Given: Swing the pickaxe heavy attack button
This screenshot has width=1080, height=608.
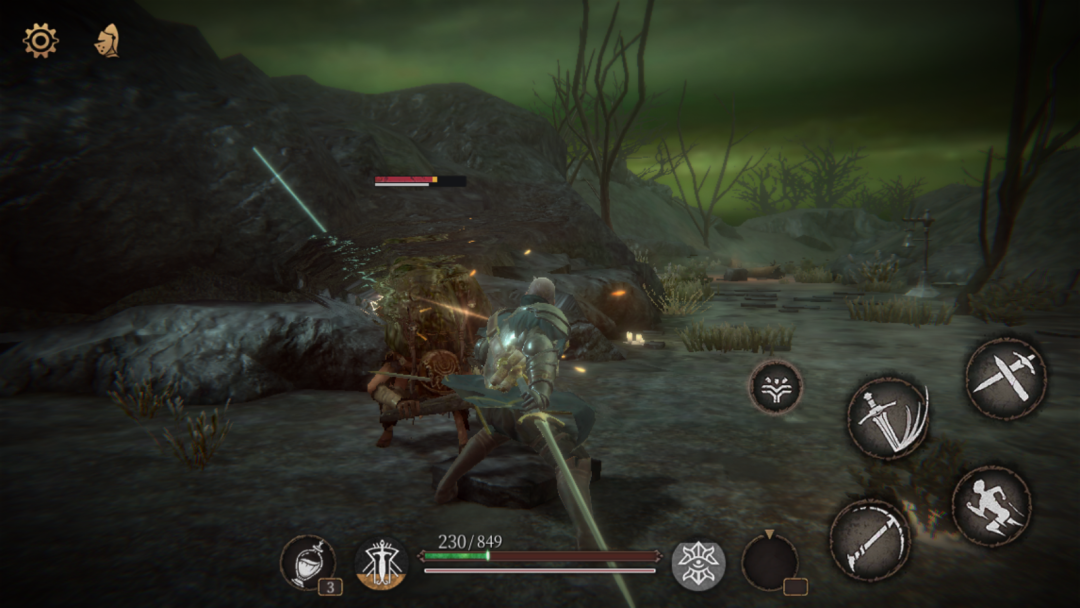Looking at the screenshot, I should [x=870, y=540].
